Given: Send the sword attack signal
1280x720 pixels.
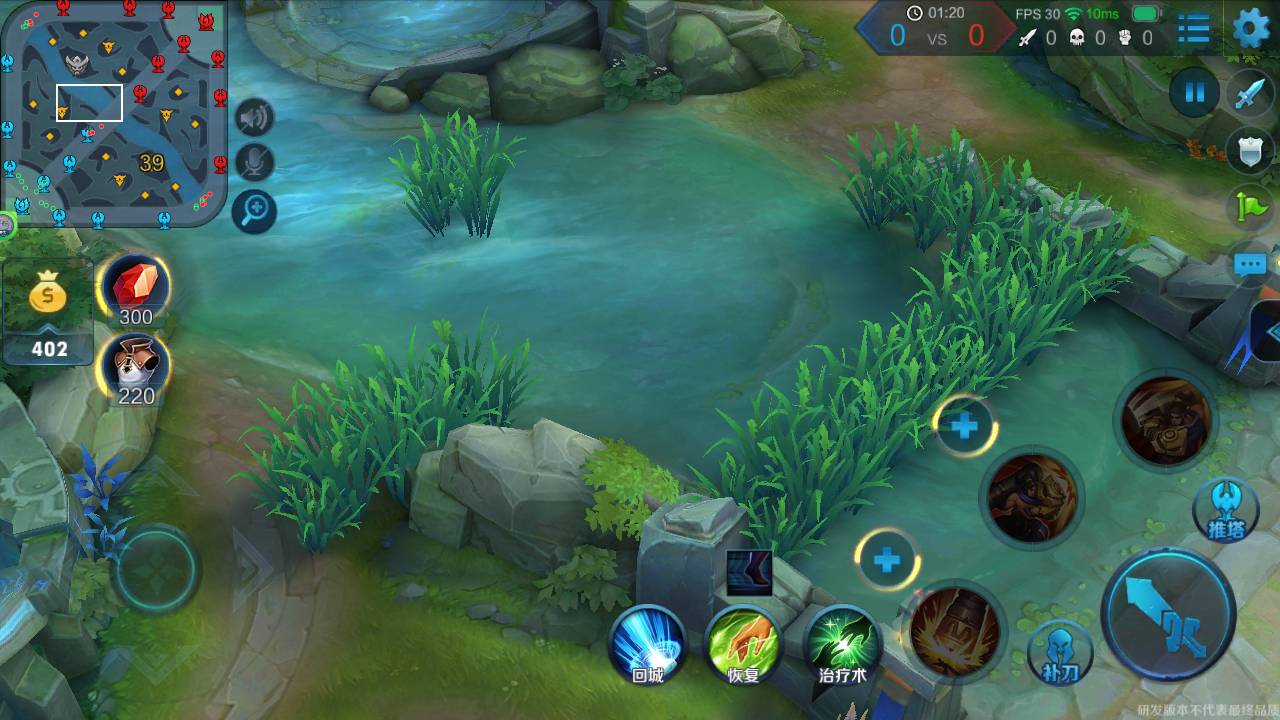Looking at the screenshot, I should [x=1250, y=95].
